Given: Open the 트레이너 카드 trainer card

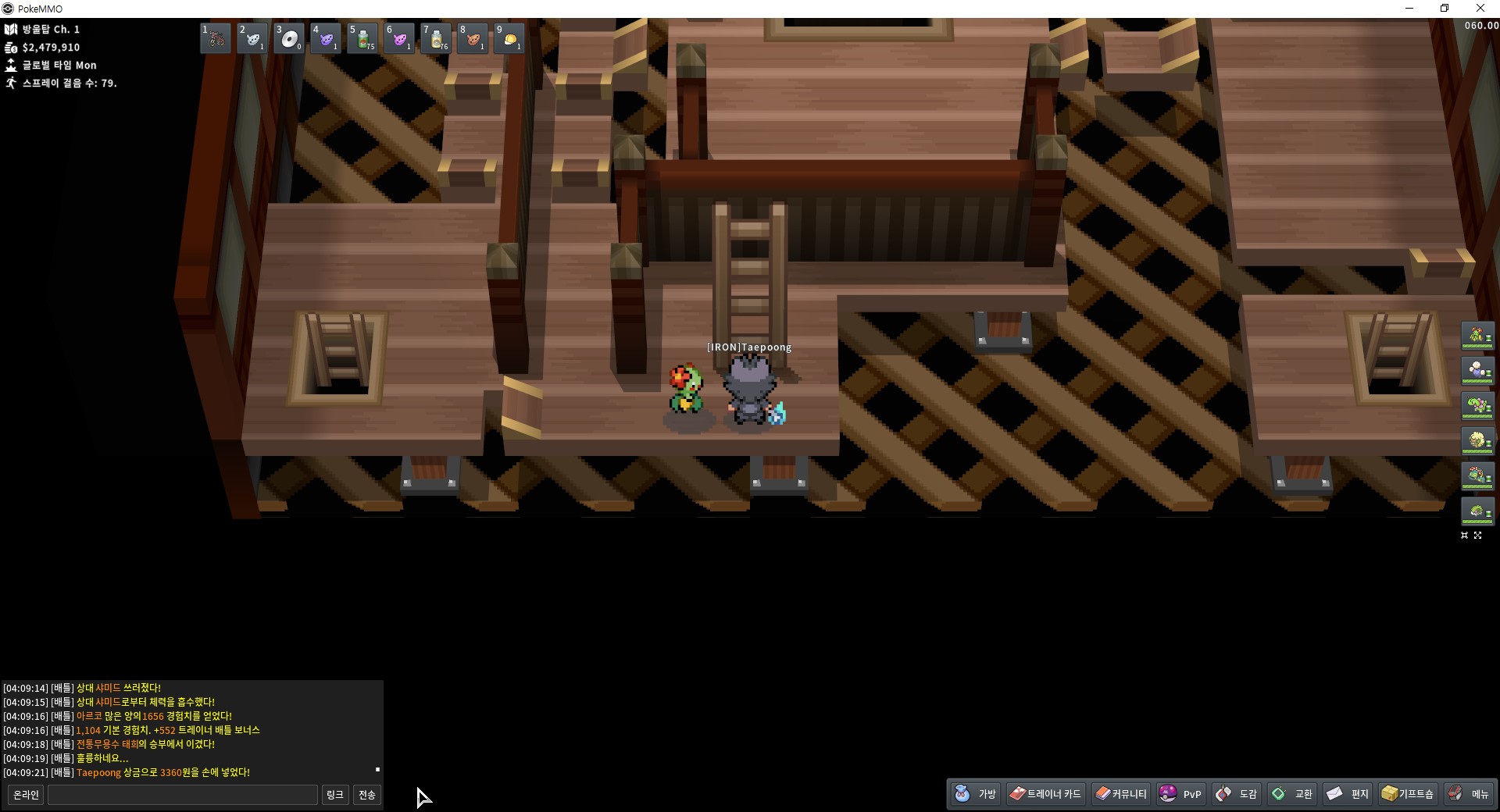Looking at the screenshot, I should point(1045,794).
